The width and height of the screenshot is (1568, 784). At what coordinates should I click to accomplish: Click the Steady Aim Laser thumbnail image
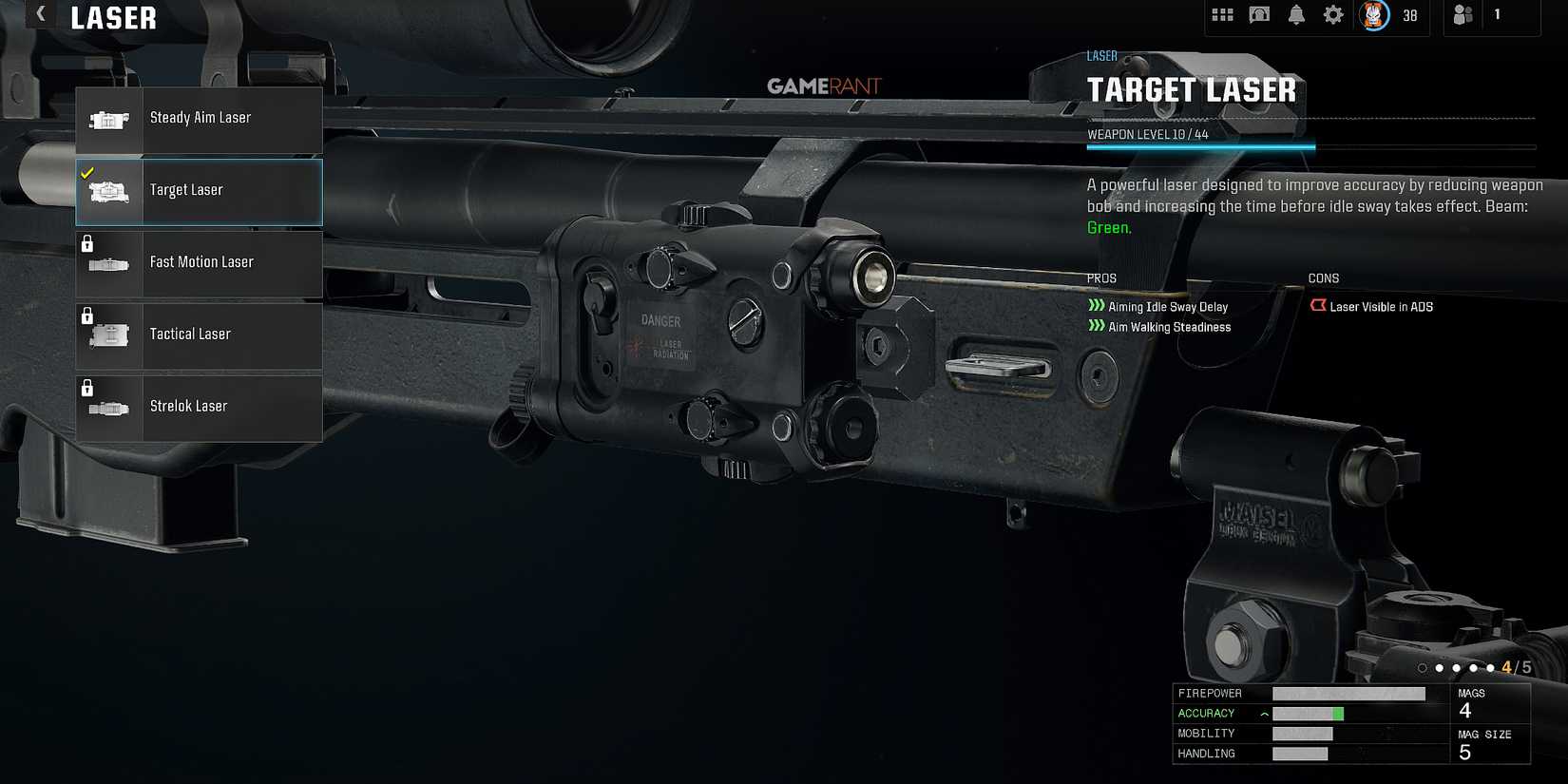coord(108,120)
